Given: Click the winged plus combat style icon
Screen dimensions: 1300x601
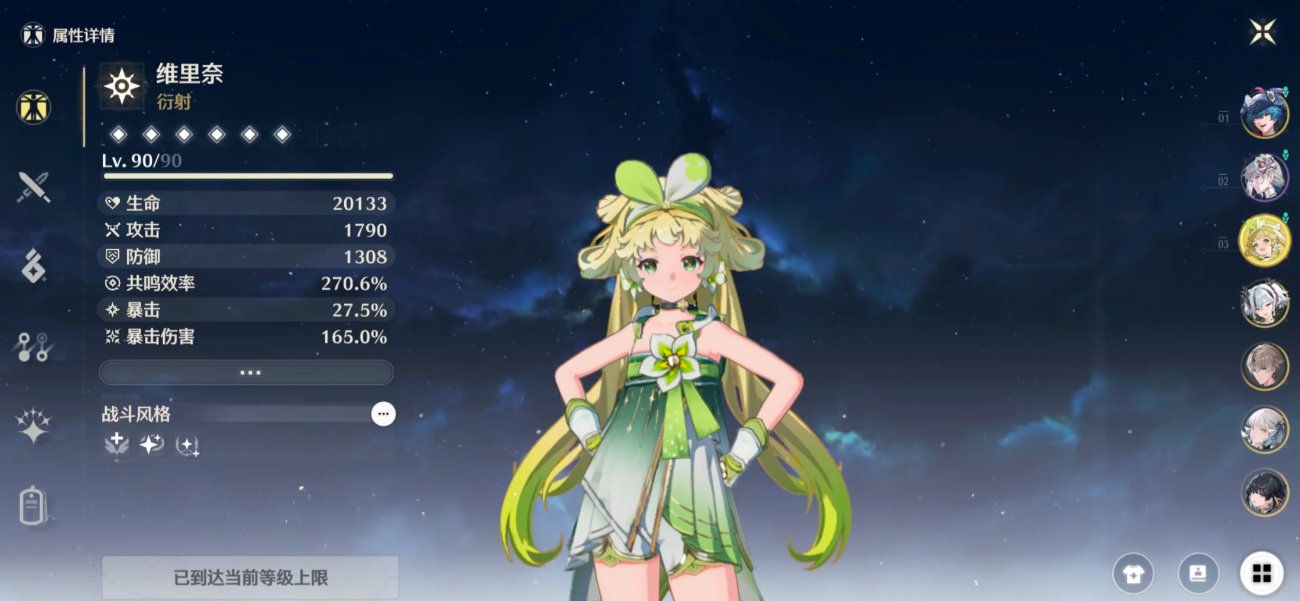Looking at the screenshot, I should pos(117,444).
